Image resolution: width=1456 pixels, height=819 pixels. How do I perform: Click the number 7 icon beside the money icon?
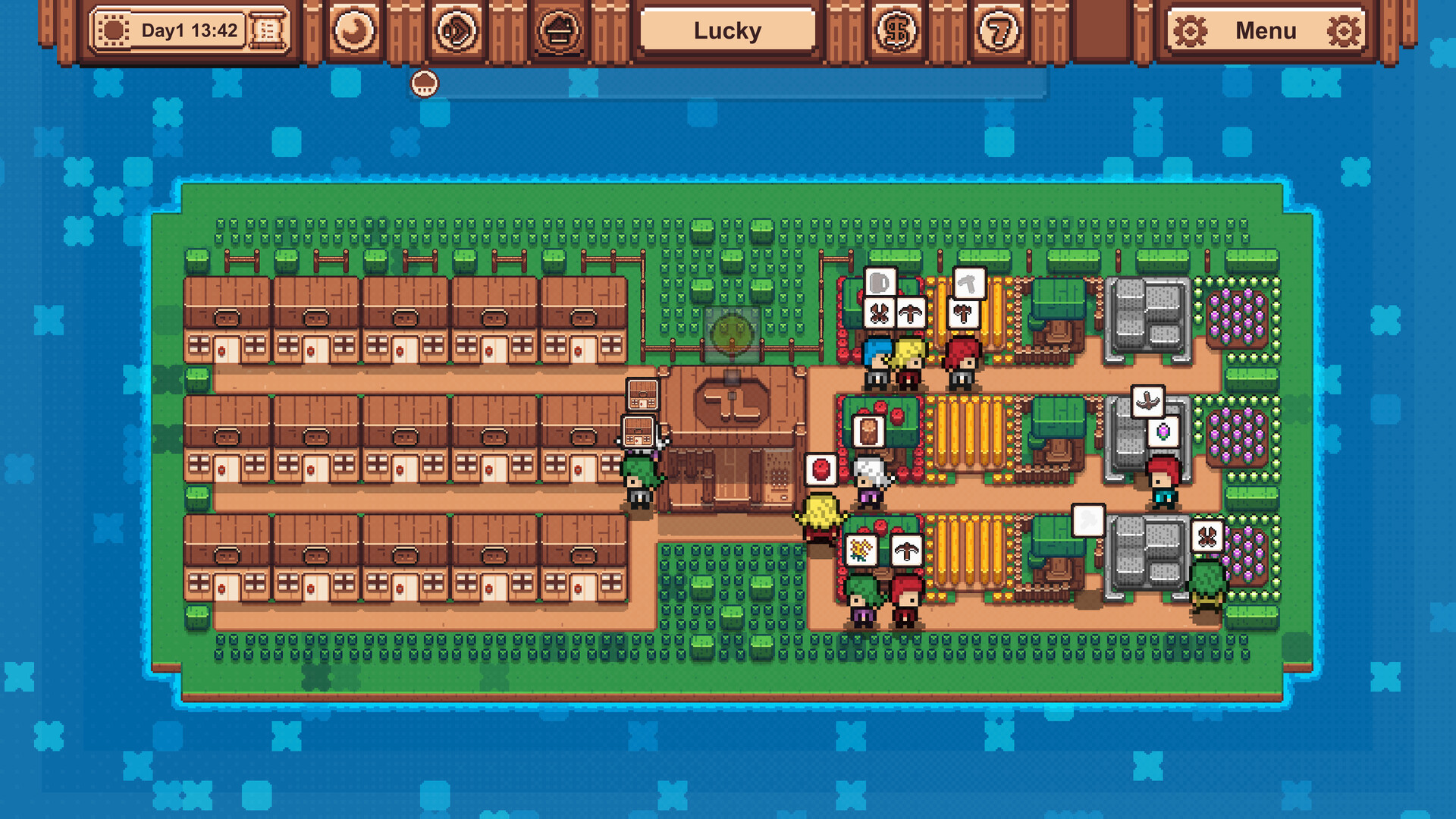click(999, 30)
